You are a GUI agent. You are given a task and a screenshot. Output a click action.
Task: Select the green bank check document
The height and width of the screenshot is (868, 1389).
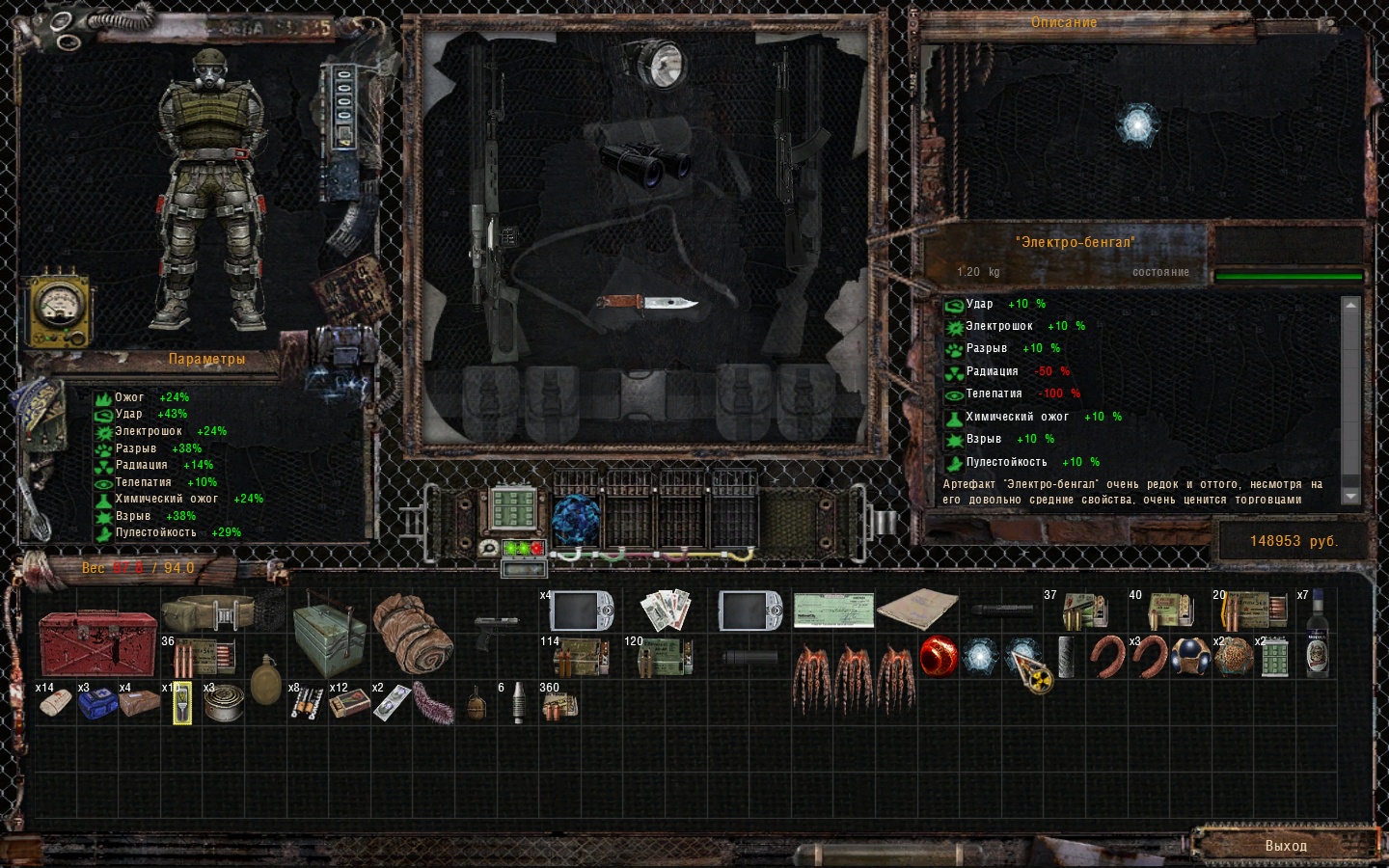coord(833,610)
